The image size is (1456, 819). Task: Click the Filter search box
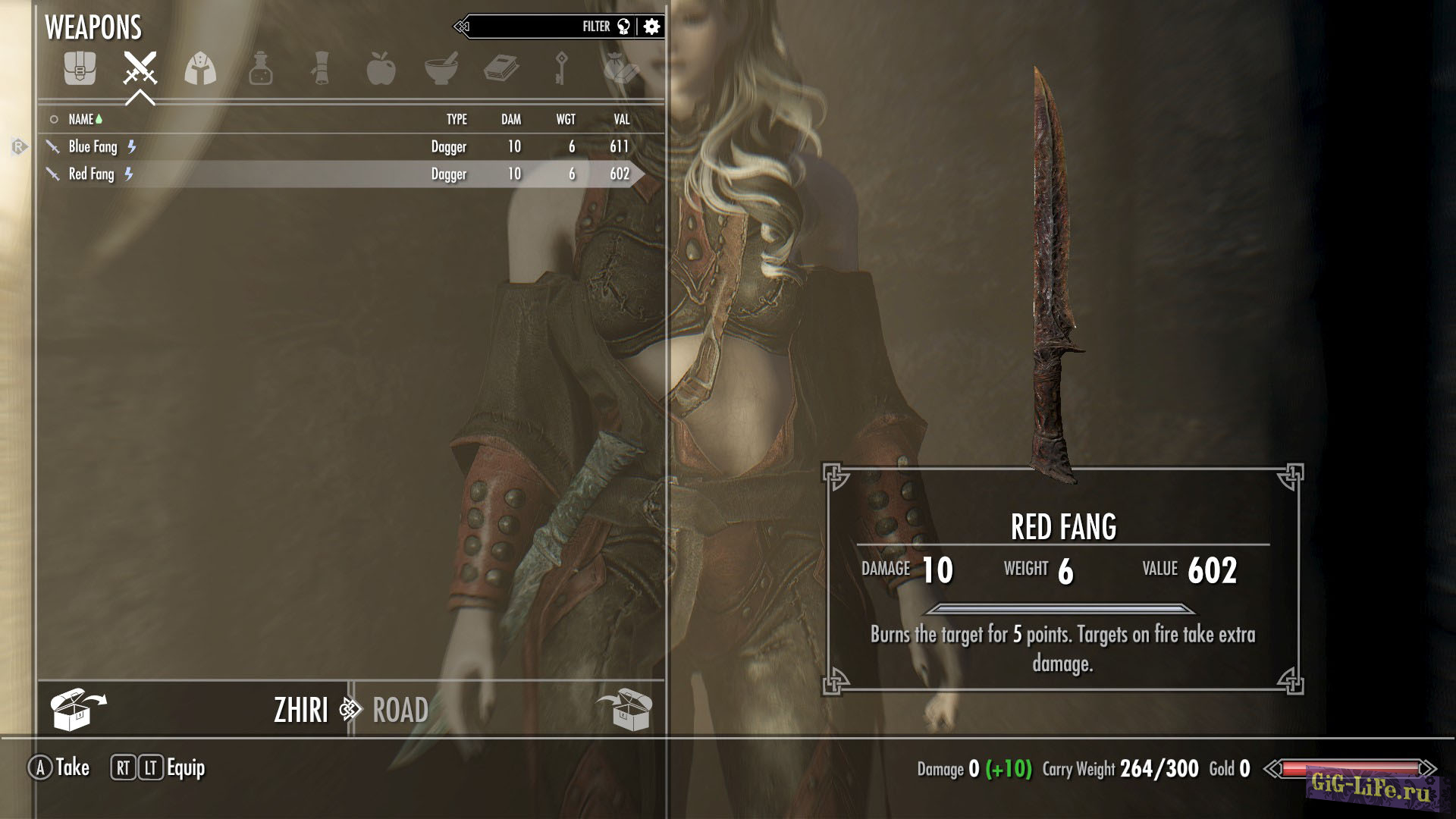(x=531, y=27)
